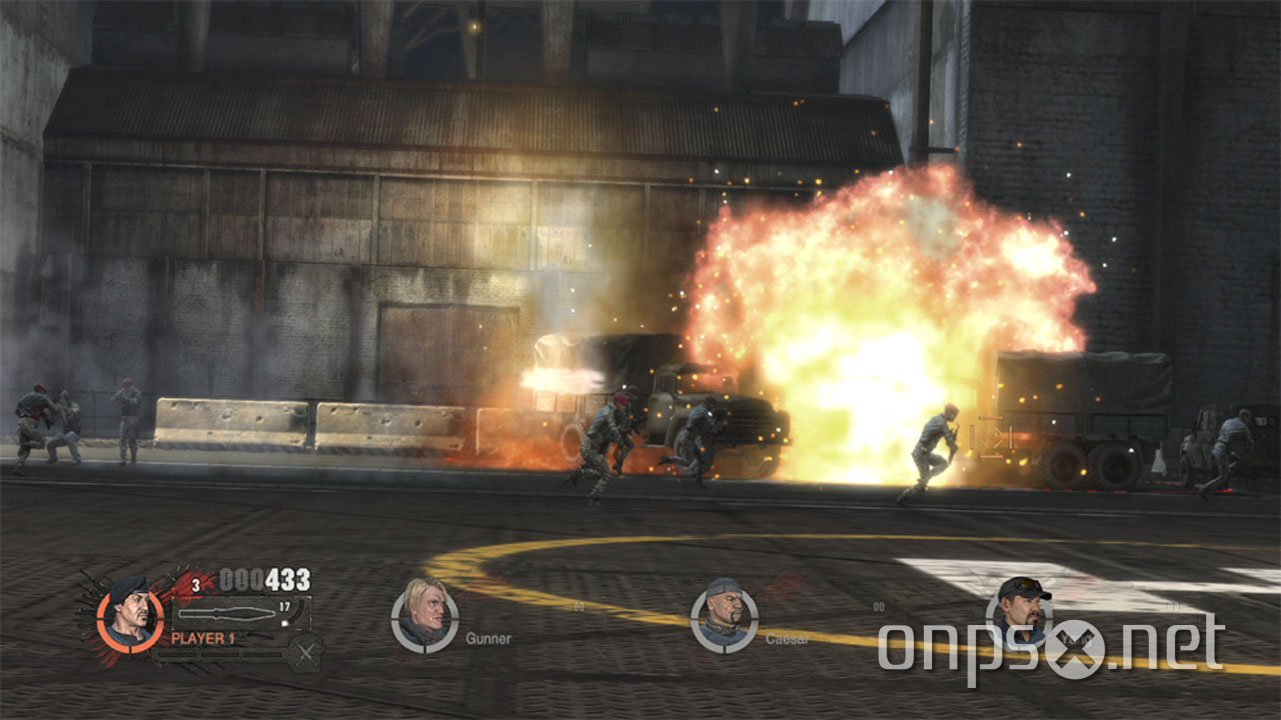
Task: Open the curved ammo gauge beside 17
Action: point(297,612)
